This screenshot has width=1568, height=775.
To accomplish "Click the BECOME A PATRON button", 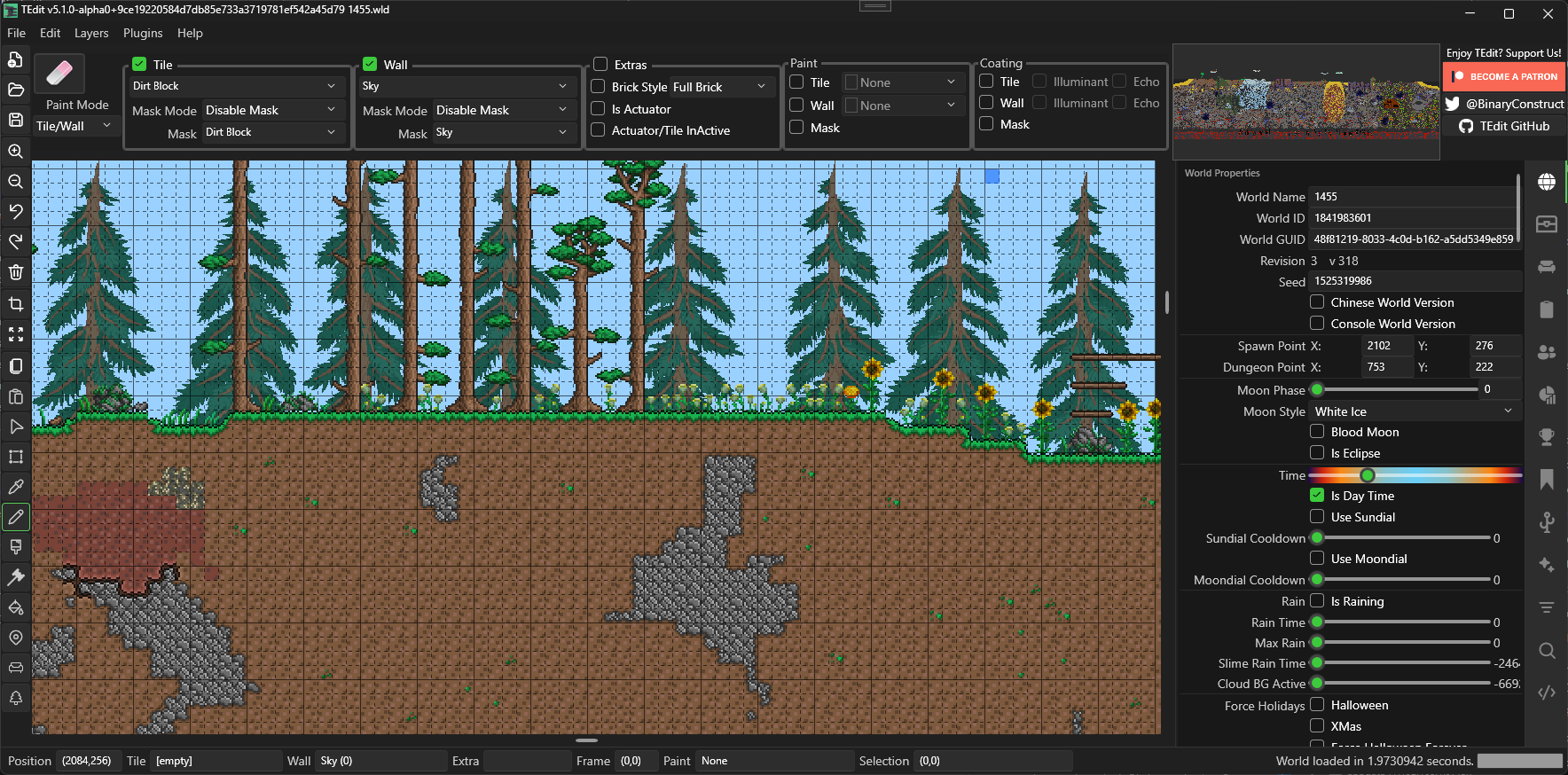I will [1504, 76].
